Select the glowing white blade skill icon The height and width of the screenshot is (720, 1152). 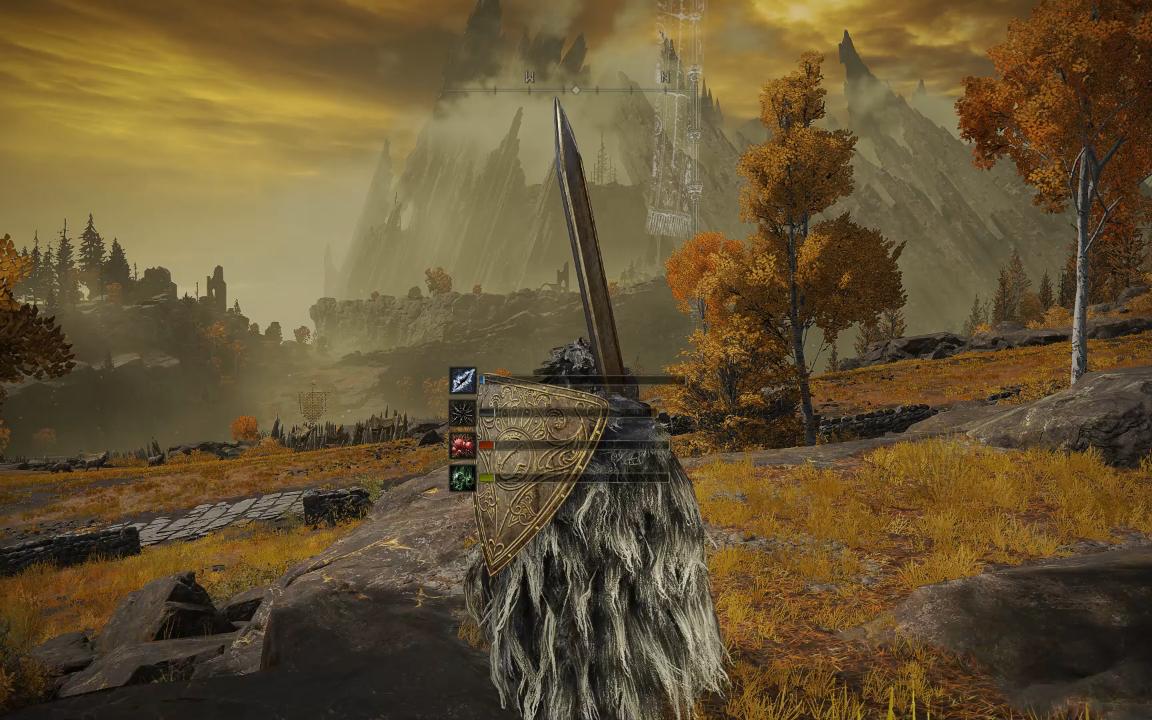click(x=462, y=380)
